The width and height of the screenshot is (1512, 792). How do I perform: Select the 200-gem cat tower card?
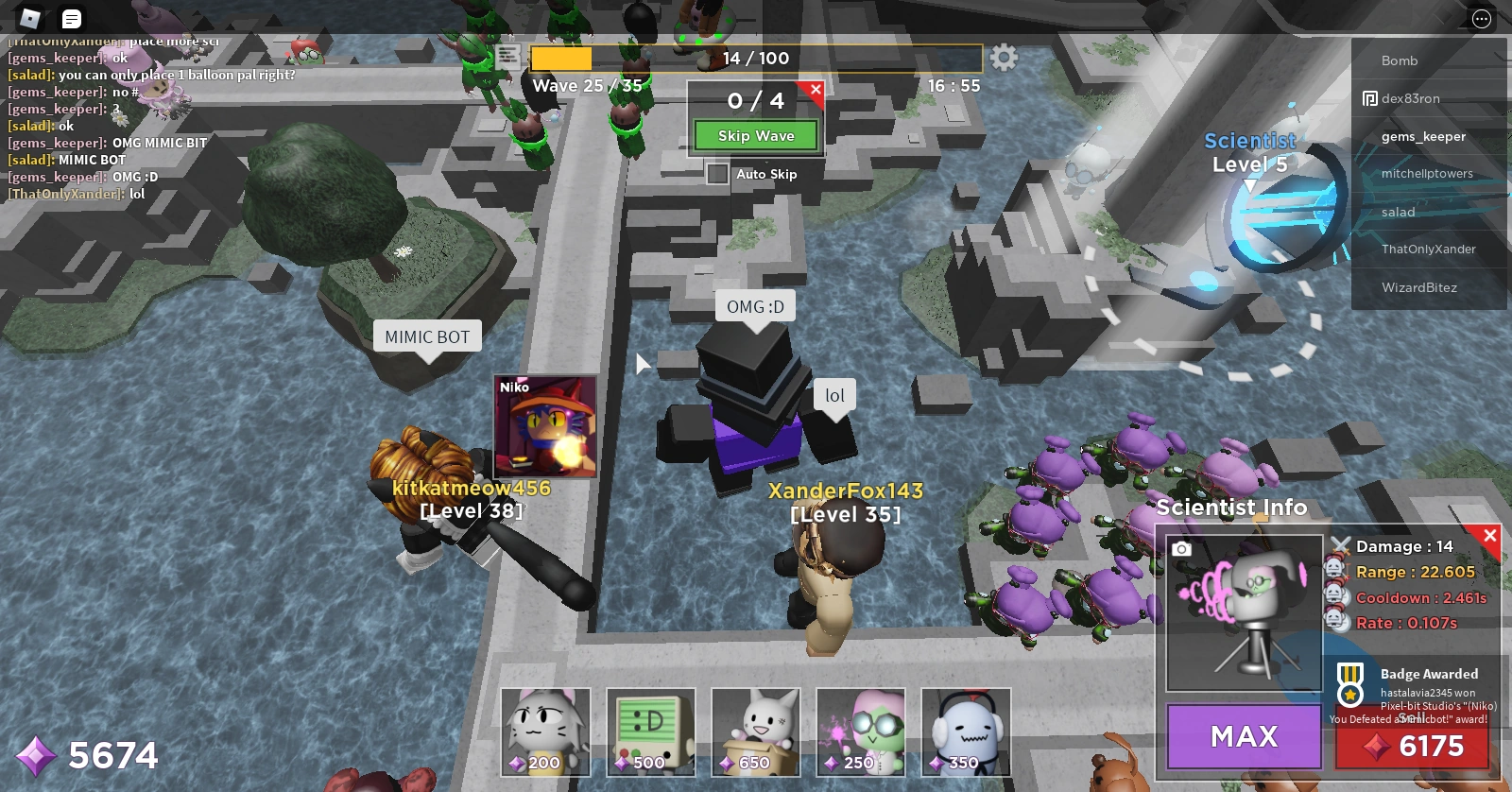544,732
